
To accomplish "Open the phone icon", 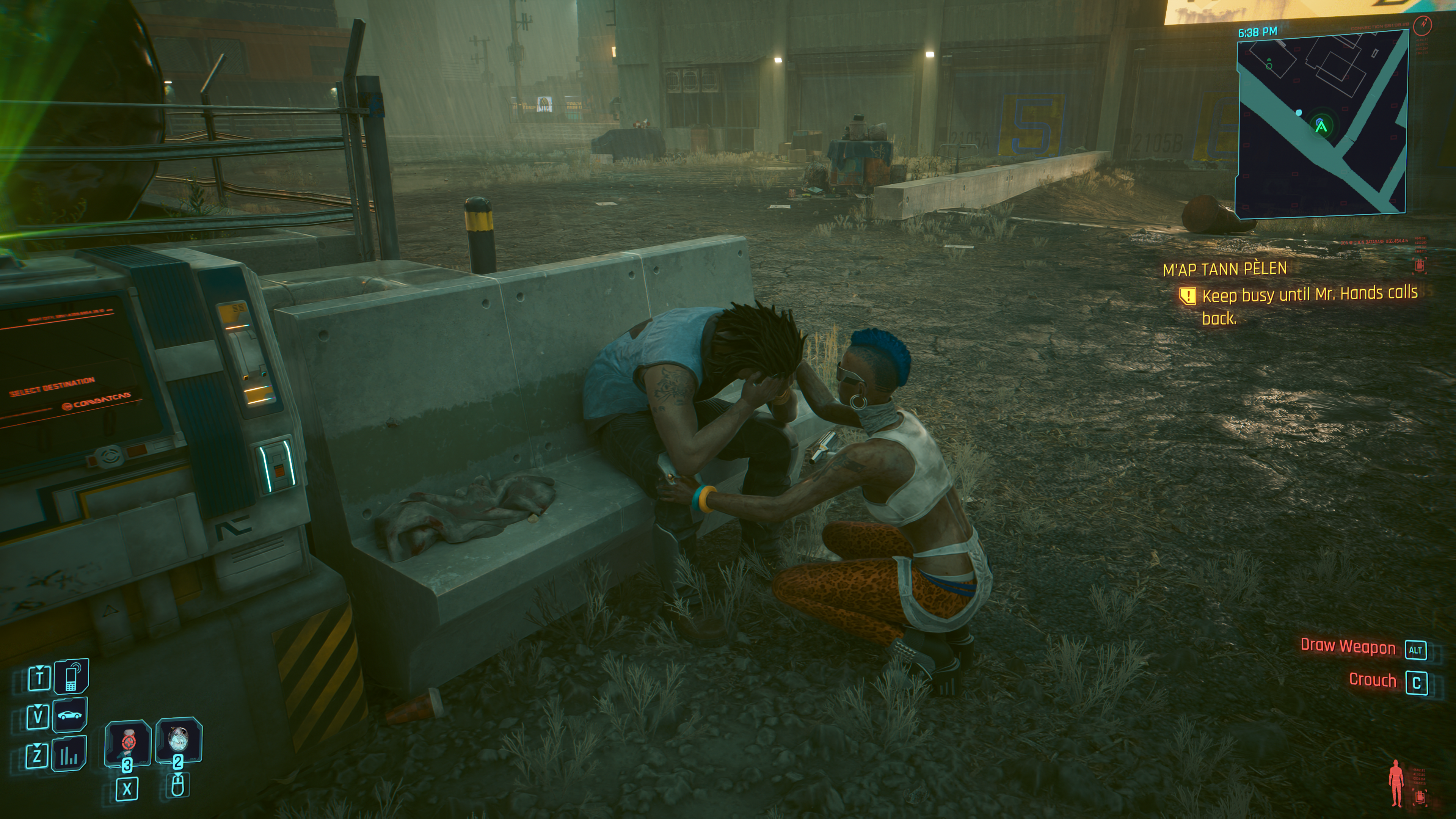I will click(x=71, y=676).
